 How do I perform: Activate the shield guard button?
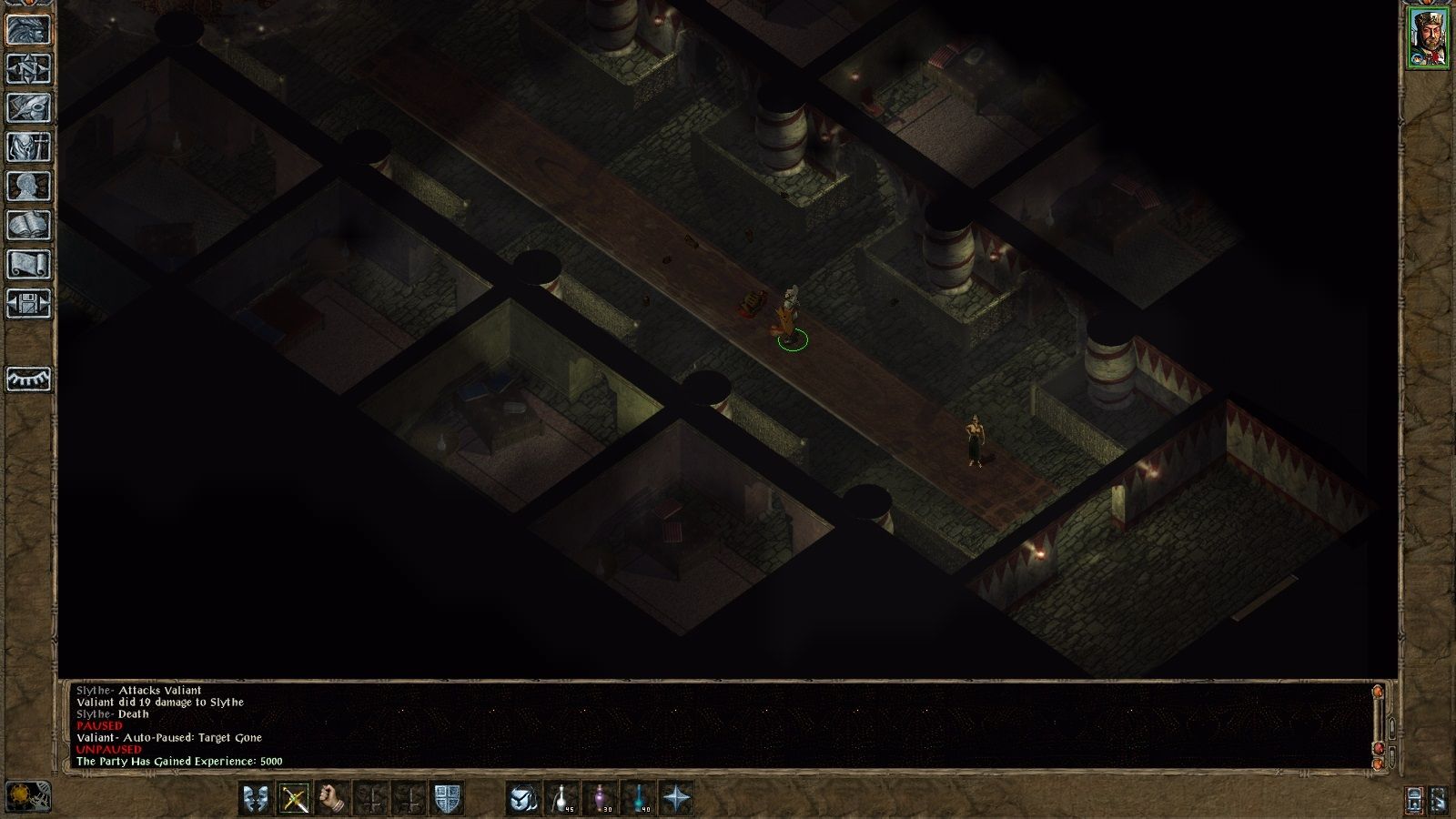pos(447,799)
